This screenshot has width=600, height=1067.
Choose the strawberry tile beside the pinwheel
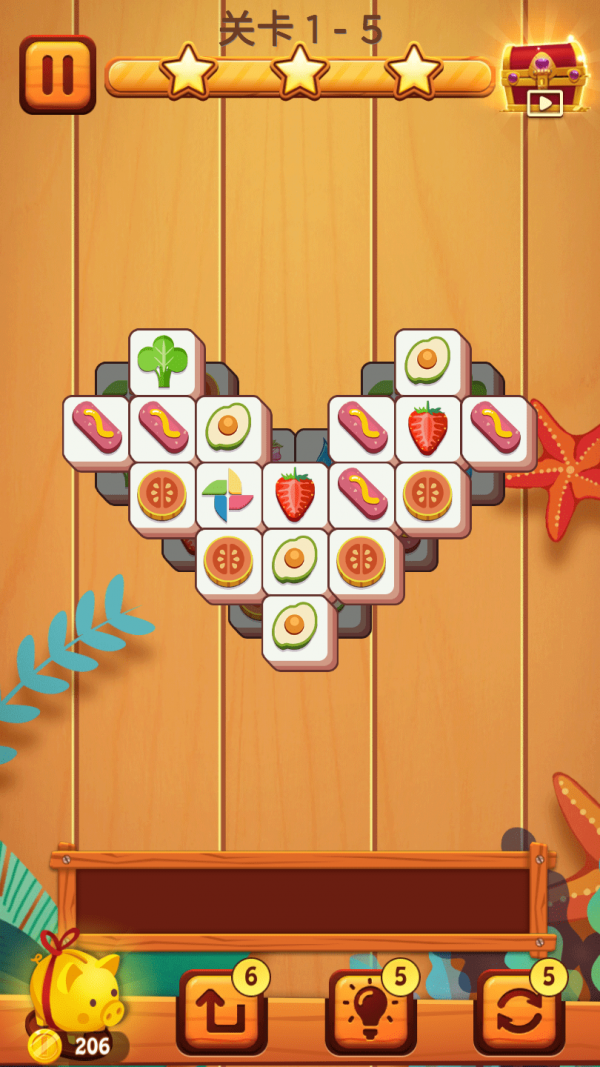pos(295,494)
